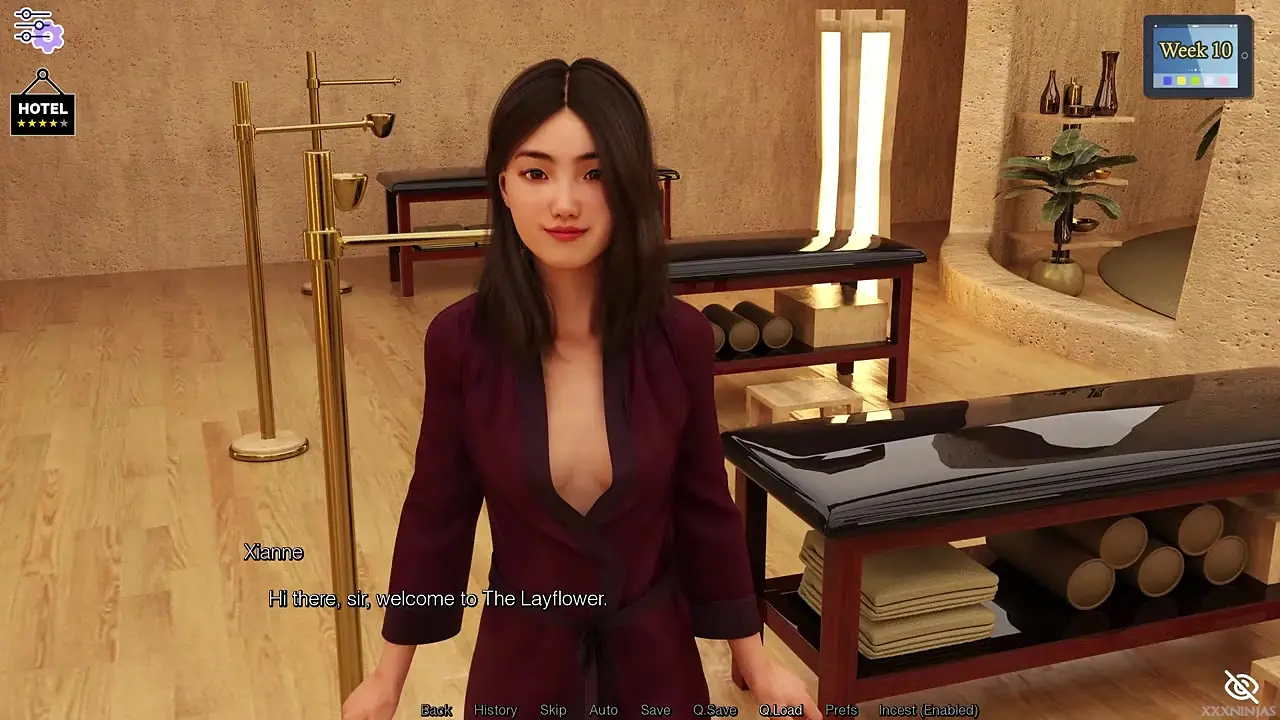Load quick save using Q.Load
Image resolution: width=1280 pixels, height=720 pixels.
tap(780, 710)
